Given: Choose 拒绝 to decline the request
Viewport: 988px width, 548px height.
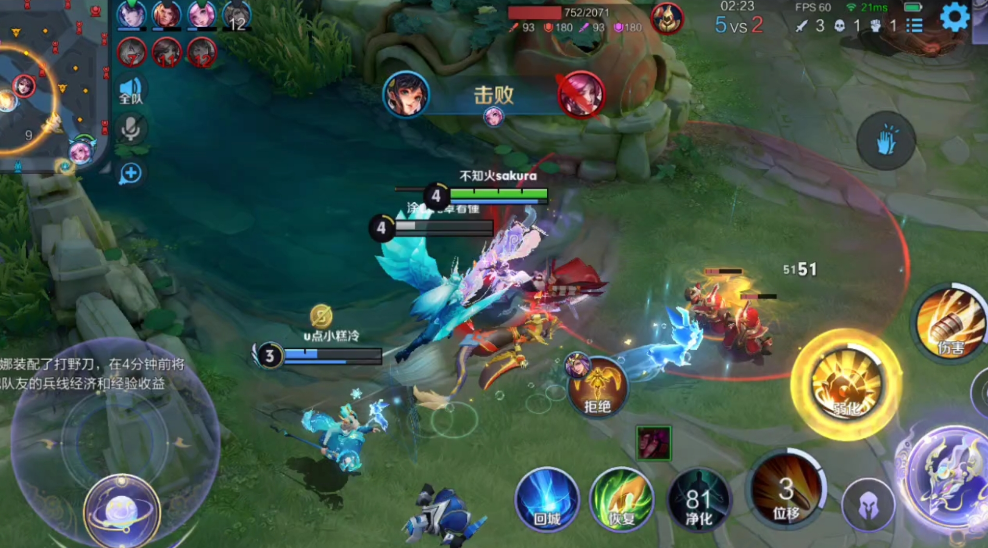Looking at the screenshot, I should pos(598,385).
